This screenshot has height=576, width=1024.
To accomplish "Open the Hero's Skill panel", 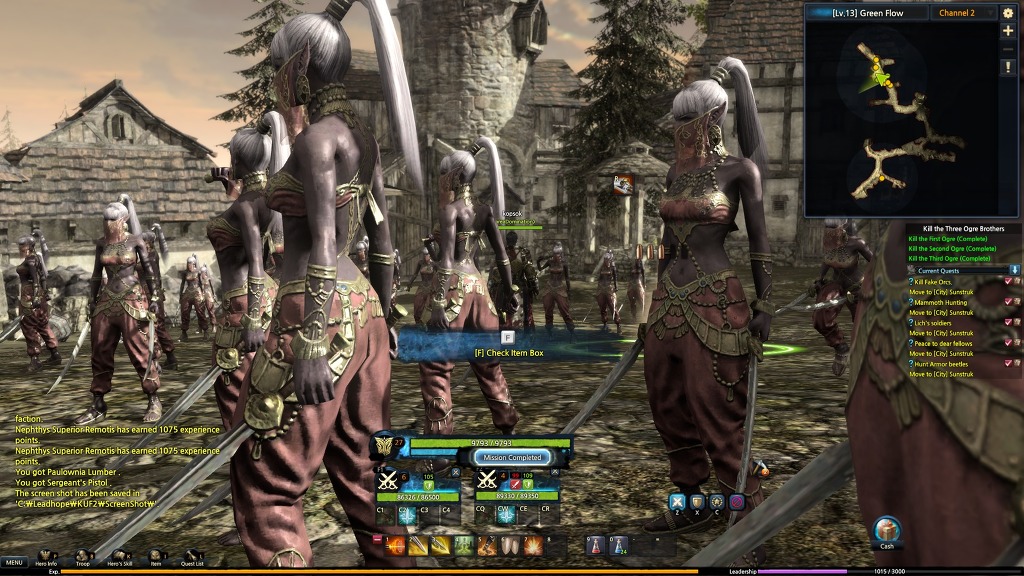I will 119,555.
